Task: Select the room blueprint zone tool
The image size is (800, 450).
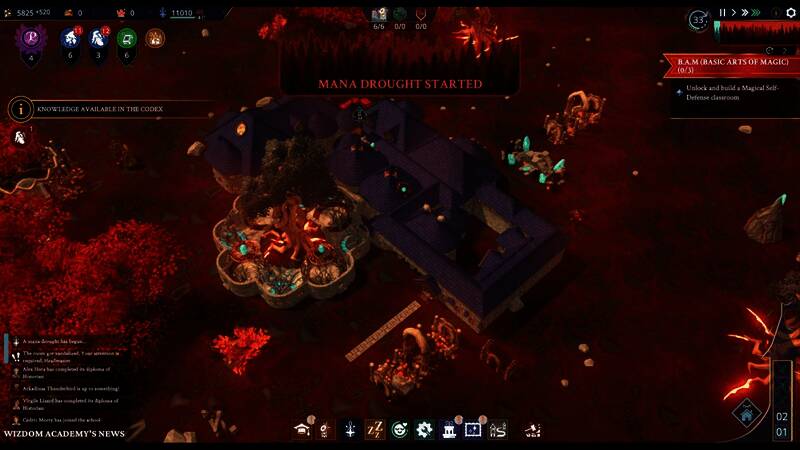Action: 473,430
